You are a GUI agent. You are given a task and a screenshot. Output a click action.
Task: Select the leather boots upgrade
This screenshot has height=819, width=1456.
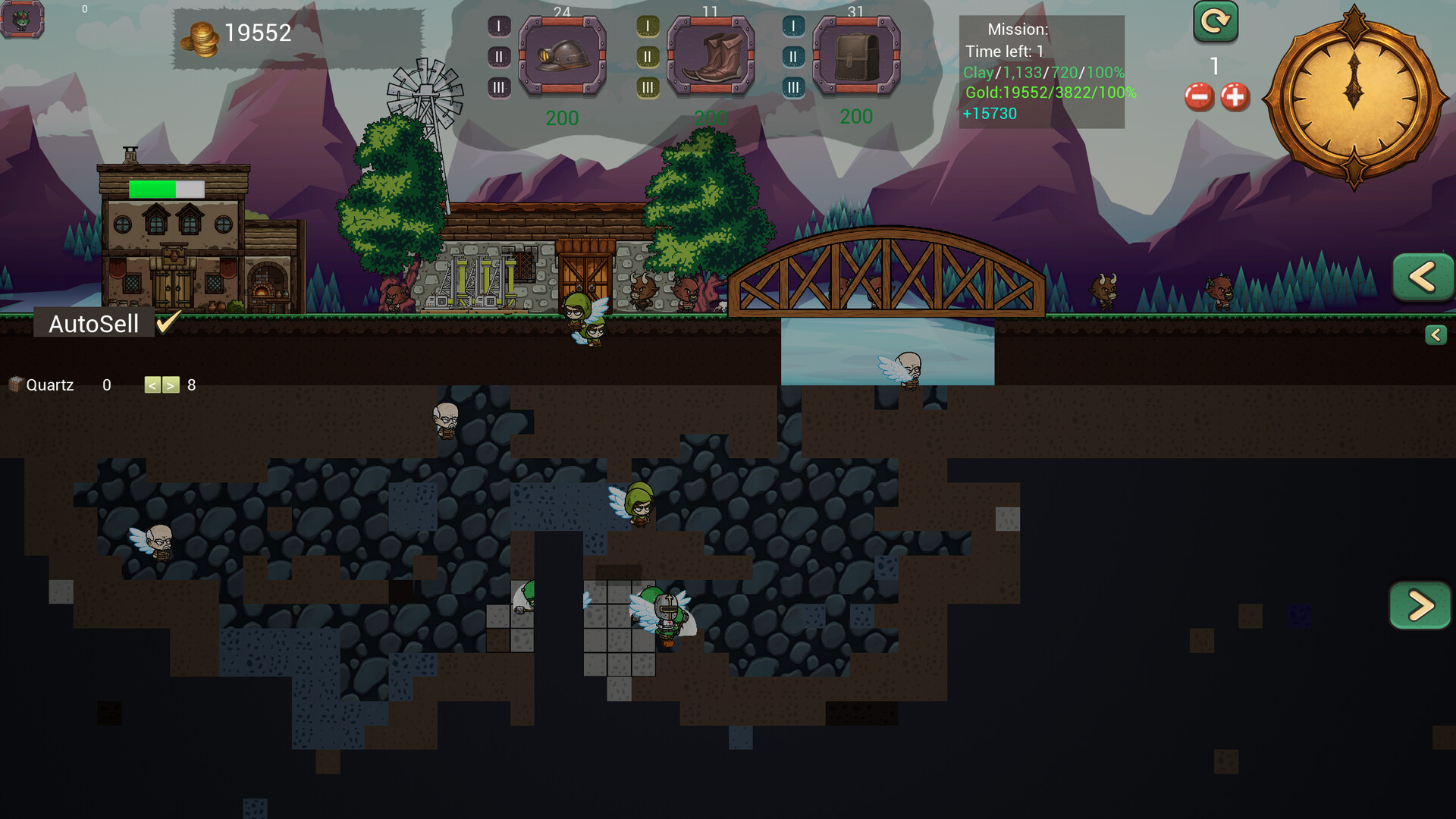click(711, 56)
